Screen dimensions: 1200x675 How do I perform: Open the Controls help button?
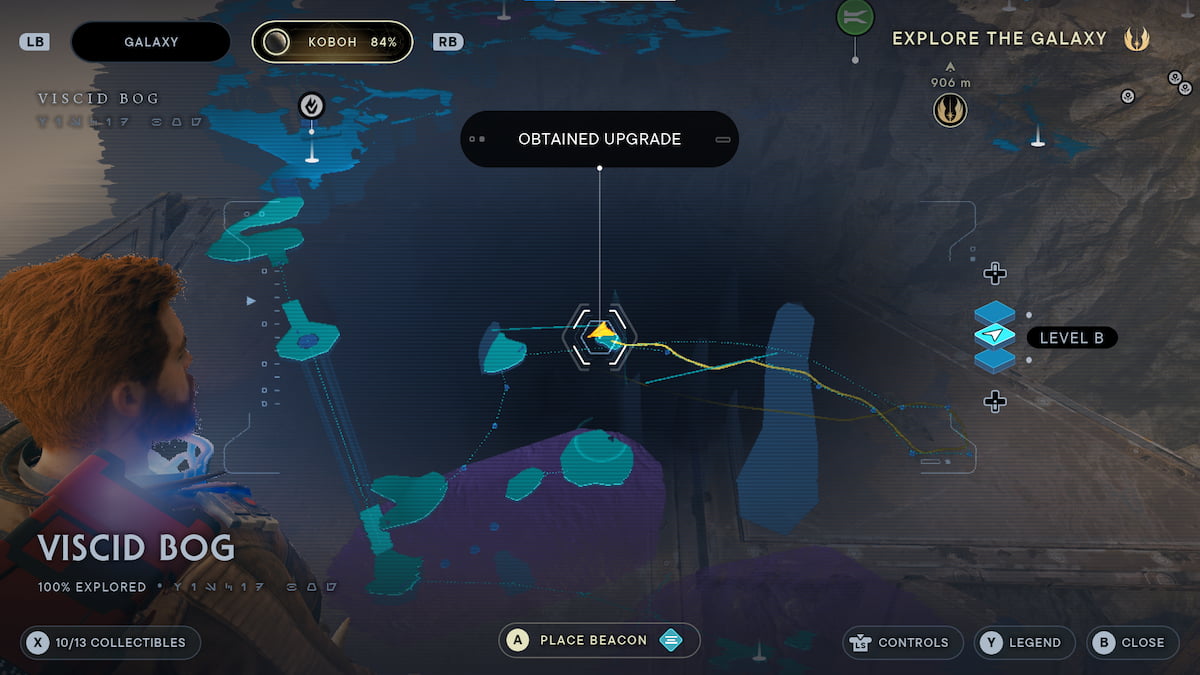903,642
